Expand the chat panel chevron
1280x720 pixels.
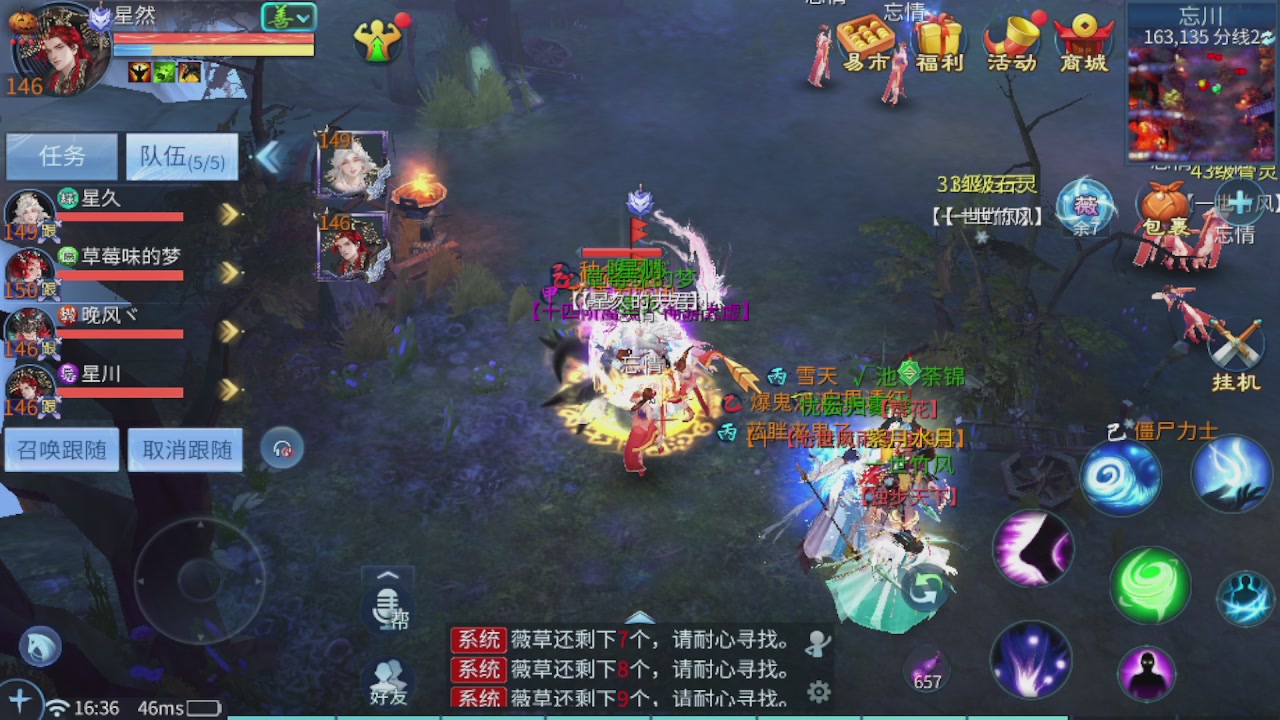point(388,575)
